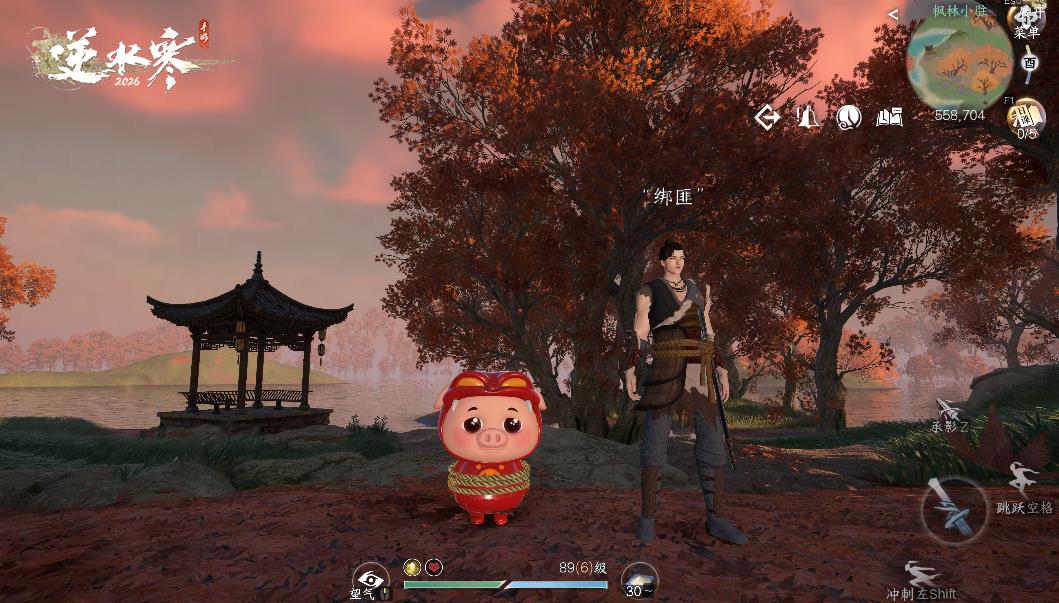The image size is (1059, 603).
Task: Click the red heart status icon
Action: point(434,567)
